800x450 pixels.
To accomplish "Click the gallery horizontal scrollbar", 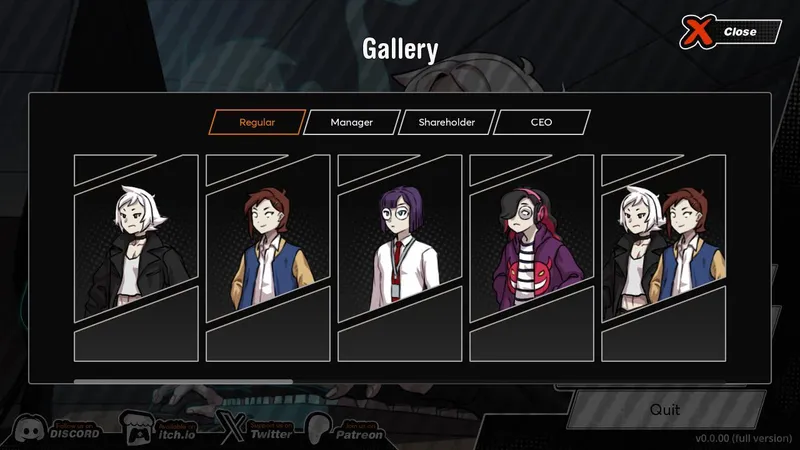I will pos(184,381).
